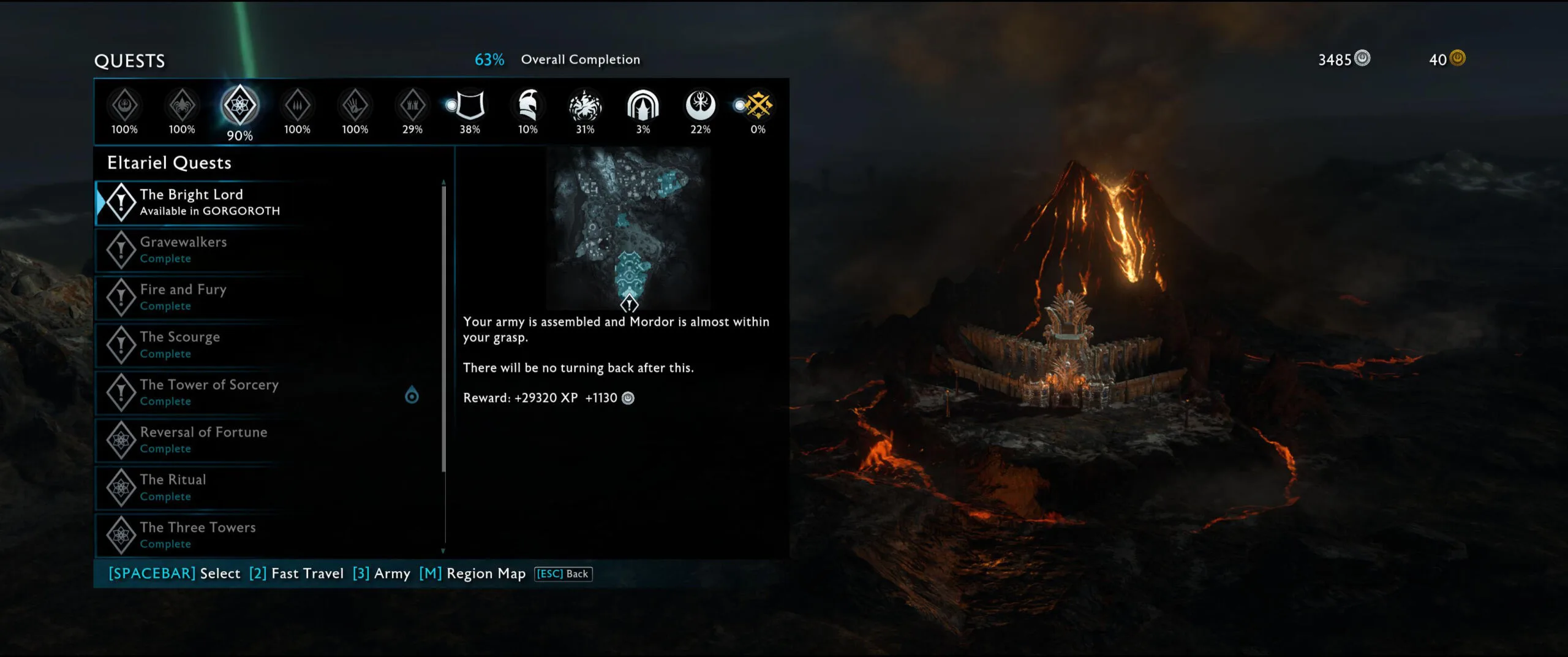Image resolution: width=1568 pixels, height=657 pixels.
Task: Switch to the fortress towers tab at 29%
Action: [x=412, y=107]
